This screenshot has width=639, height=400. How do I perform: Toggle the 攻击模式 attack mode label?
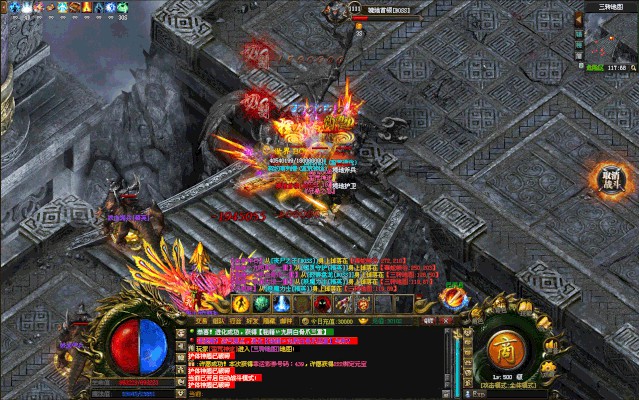click(511, 385)
